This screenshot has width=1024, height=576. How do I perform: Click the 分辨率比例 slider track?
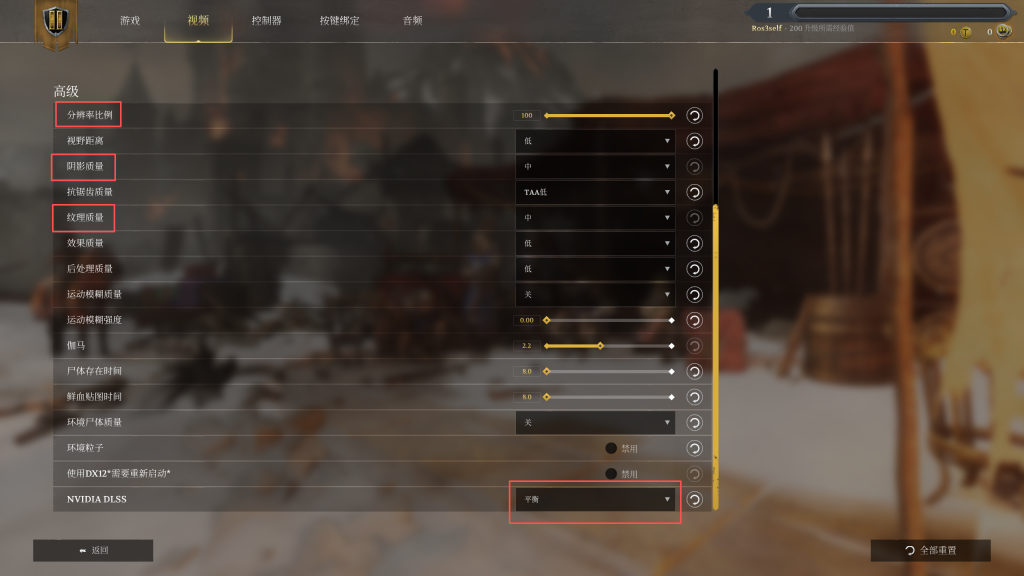(608, 115)
